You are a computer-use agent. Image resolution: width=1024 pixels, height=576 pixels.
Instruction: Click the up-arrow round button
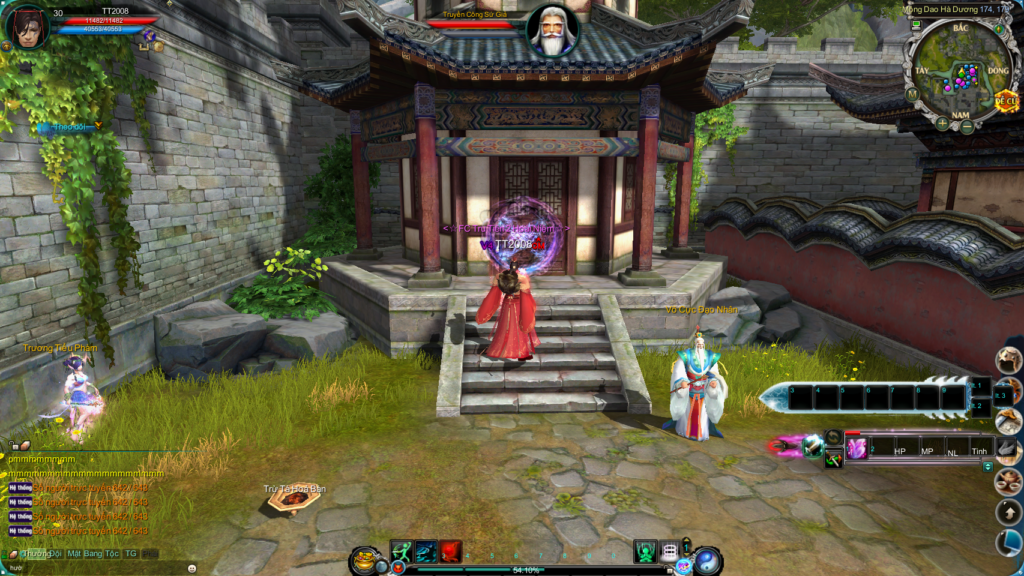pos(1008,512)
